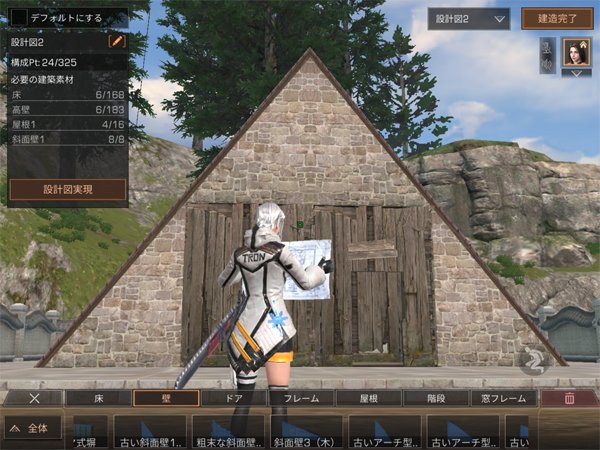Show the 階段 category
The width and height of the screenshot is (600, 450).
pyautogui.click(x=437, y=398)
